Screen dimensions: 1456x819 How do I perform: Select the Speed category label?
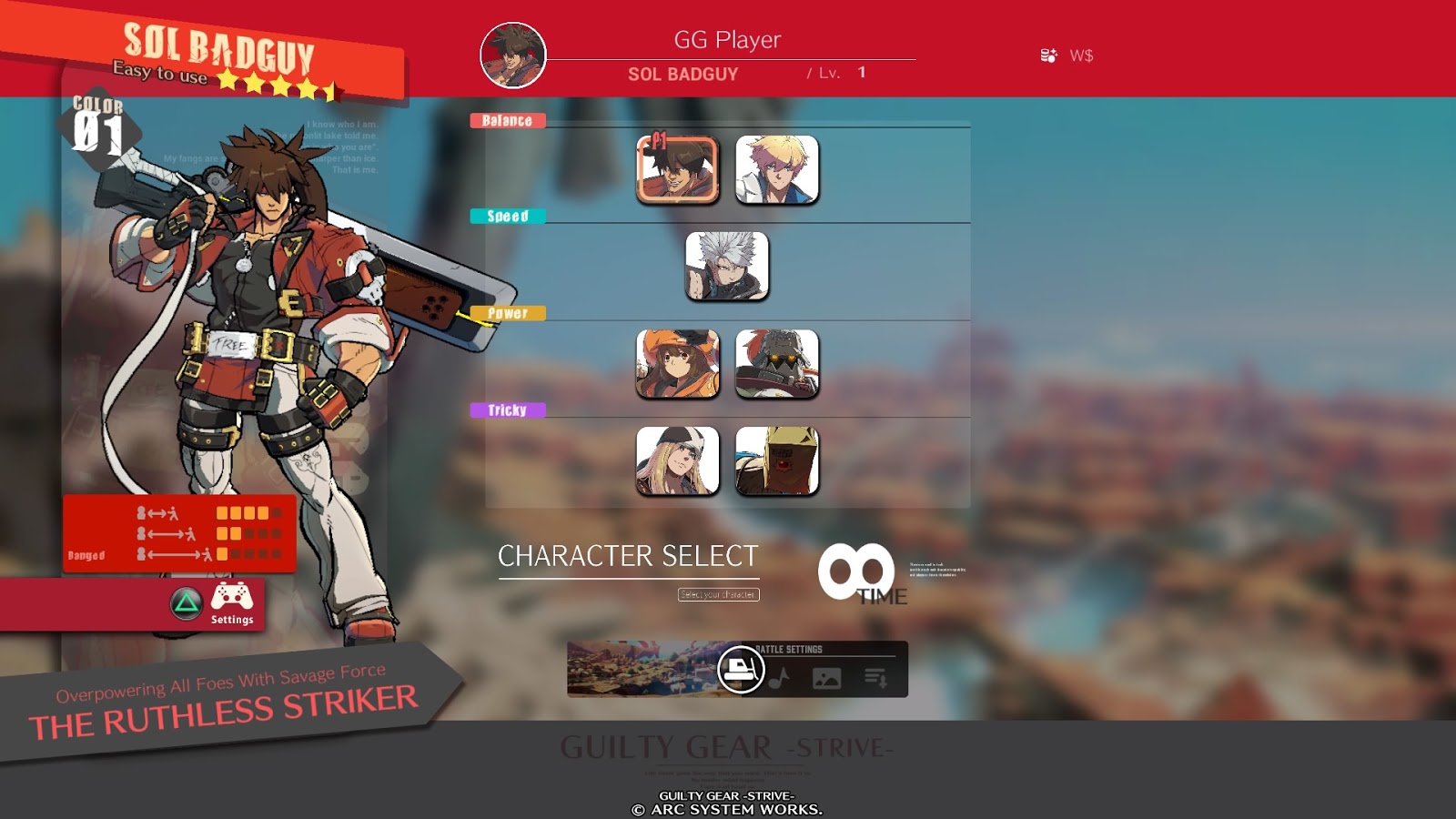[x=506, y=217]
